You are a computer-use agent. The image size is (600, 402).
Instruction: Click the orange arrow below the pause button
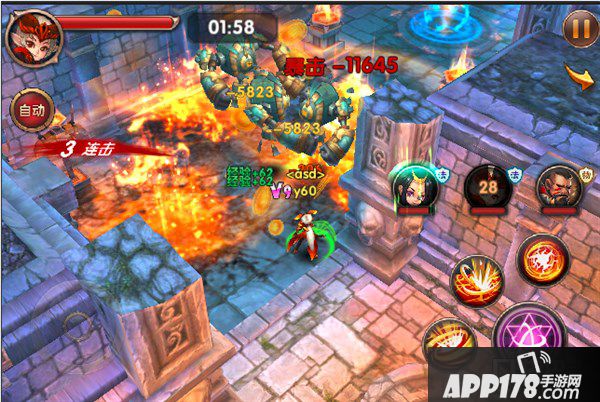[579, 75]
